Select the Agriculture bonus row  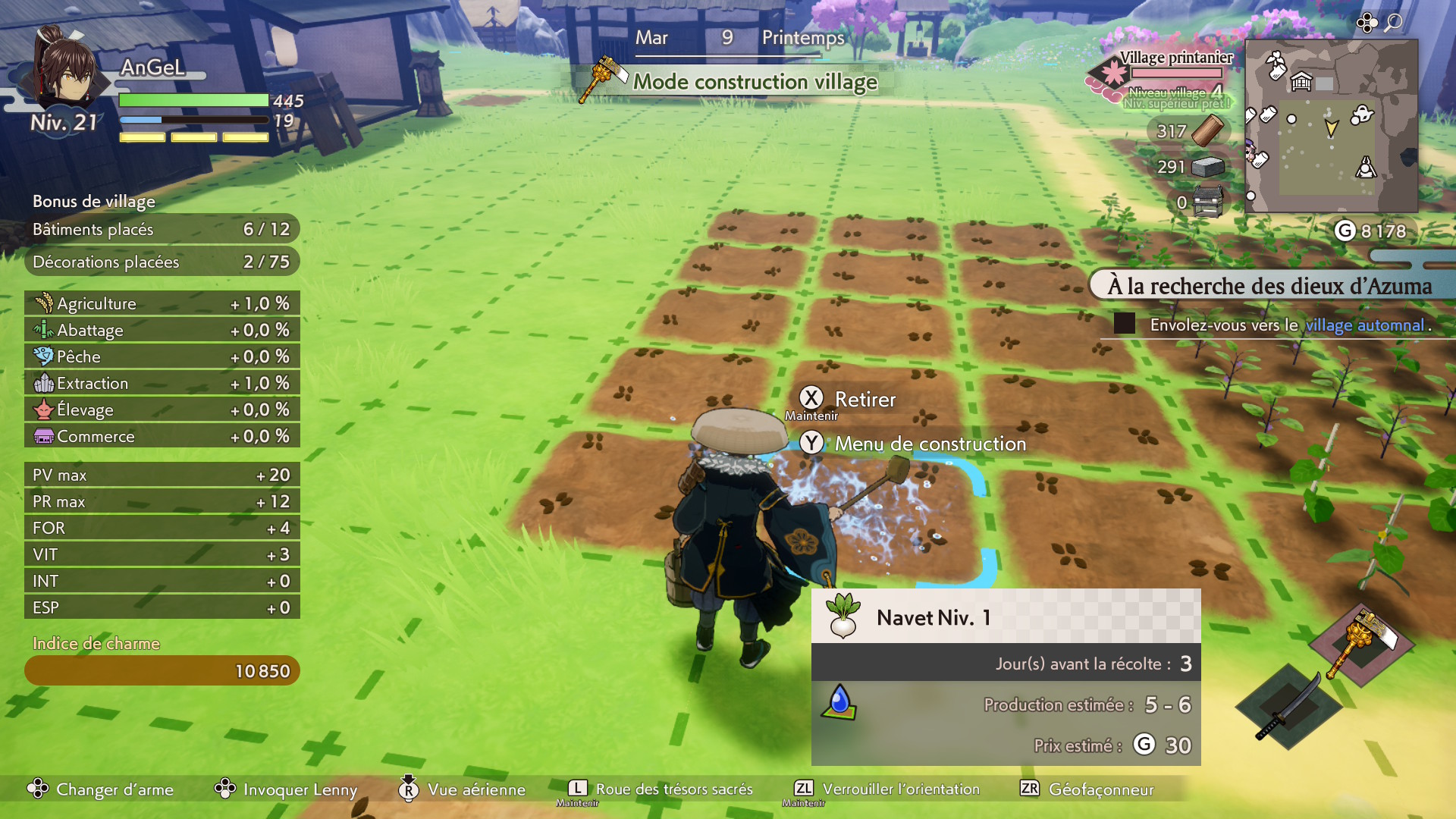click(162, 303)
